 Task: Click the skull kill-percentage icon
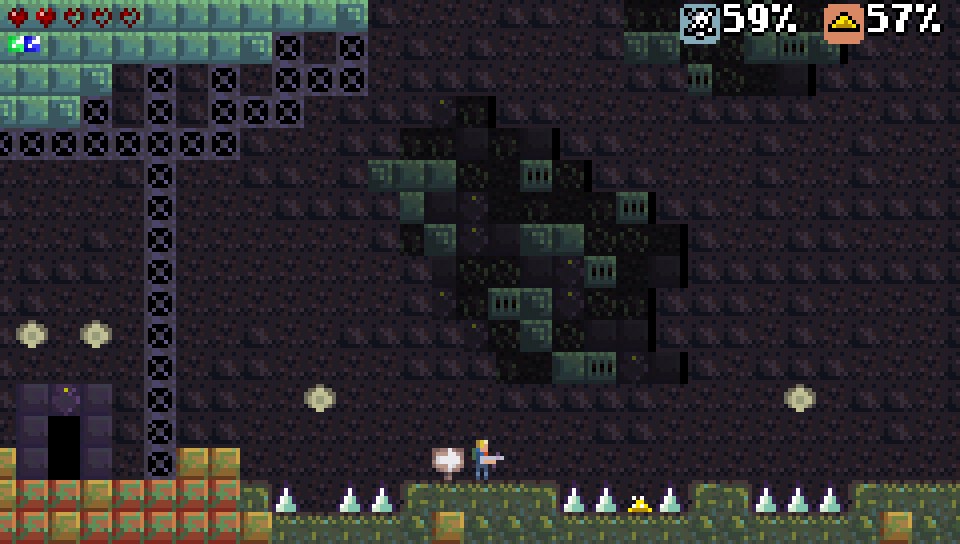(x=700, y=22)
